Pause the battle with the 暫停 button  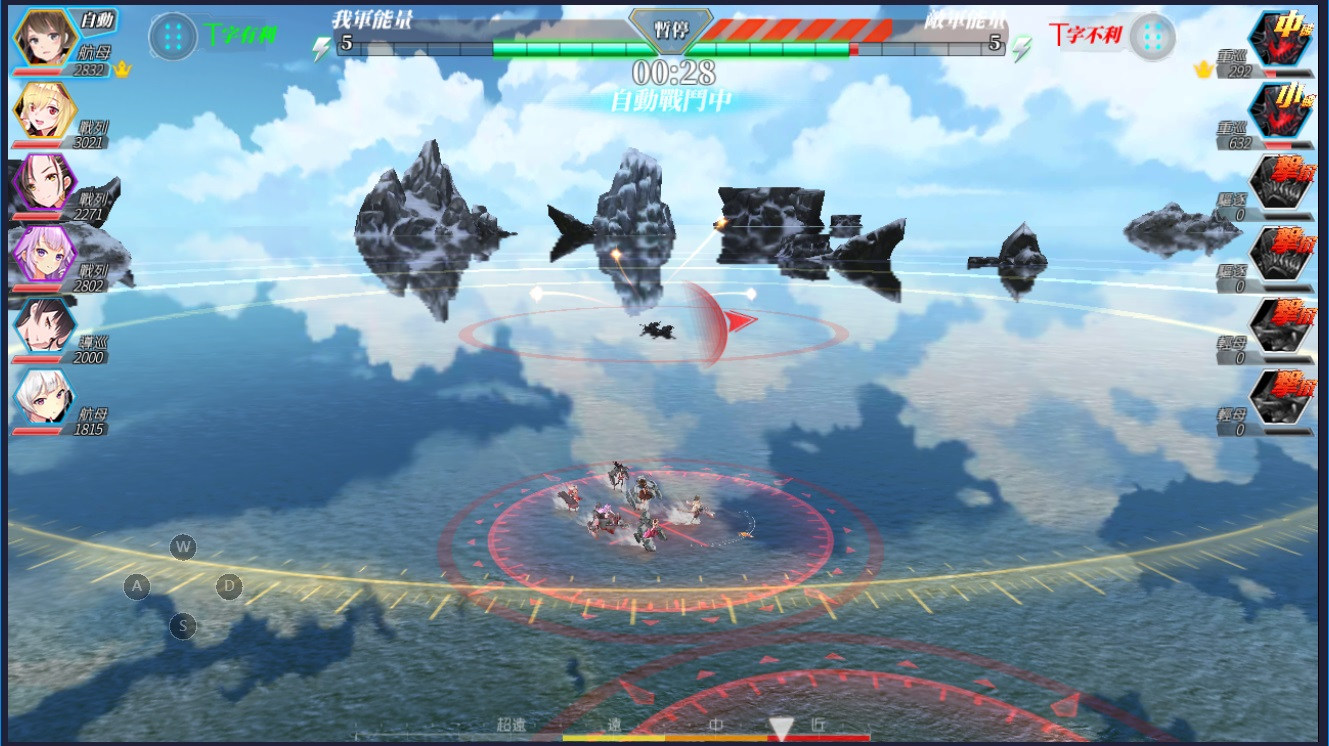670,28
